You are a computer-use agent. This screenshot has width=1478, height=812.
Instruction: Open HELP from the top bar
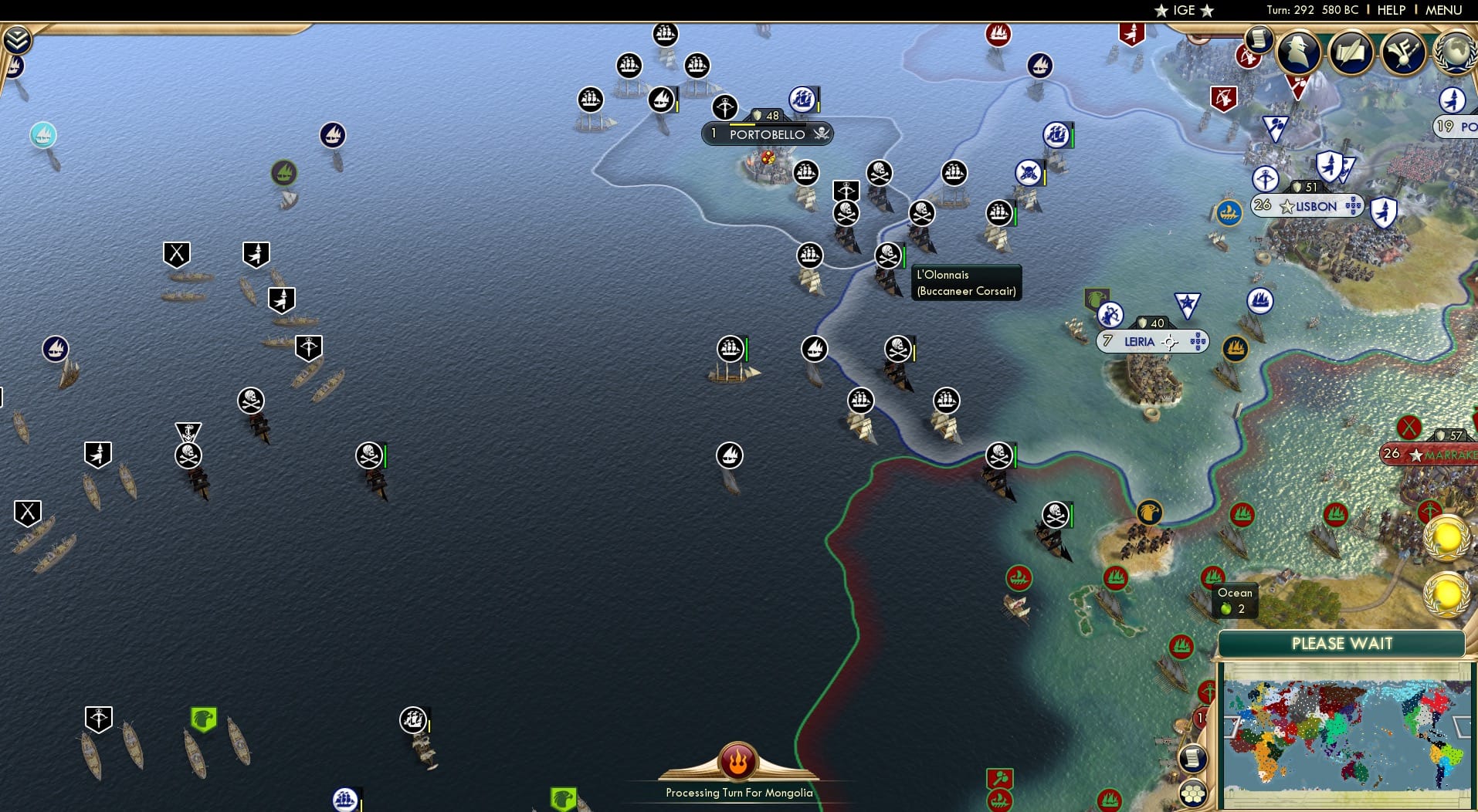[x=1390, y=10]
